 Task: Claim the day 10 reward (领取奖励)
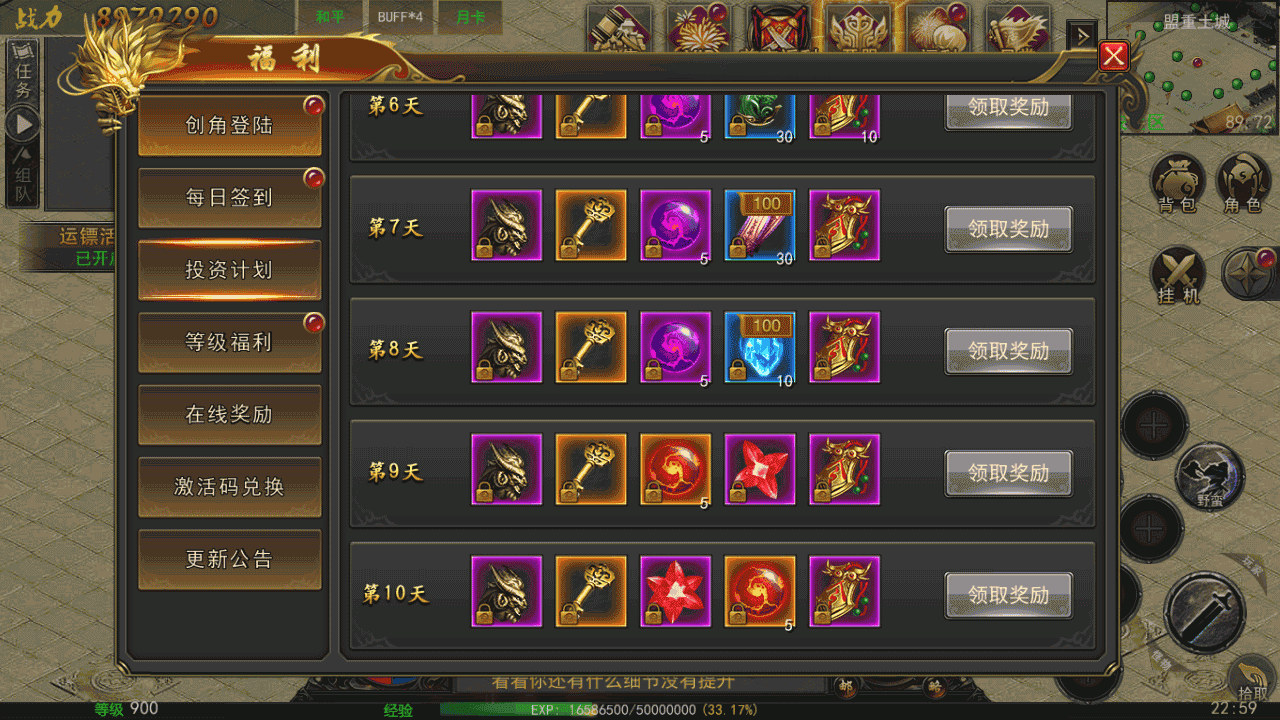[1008, 595]
